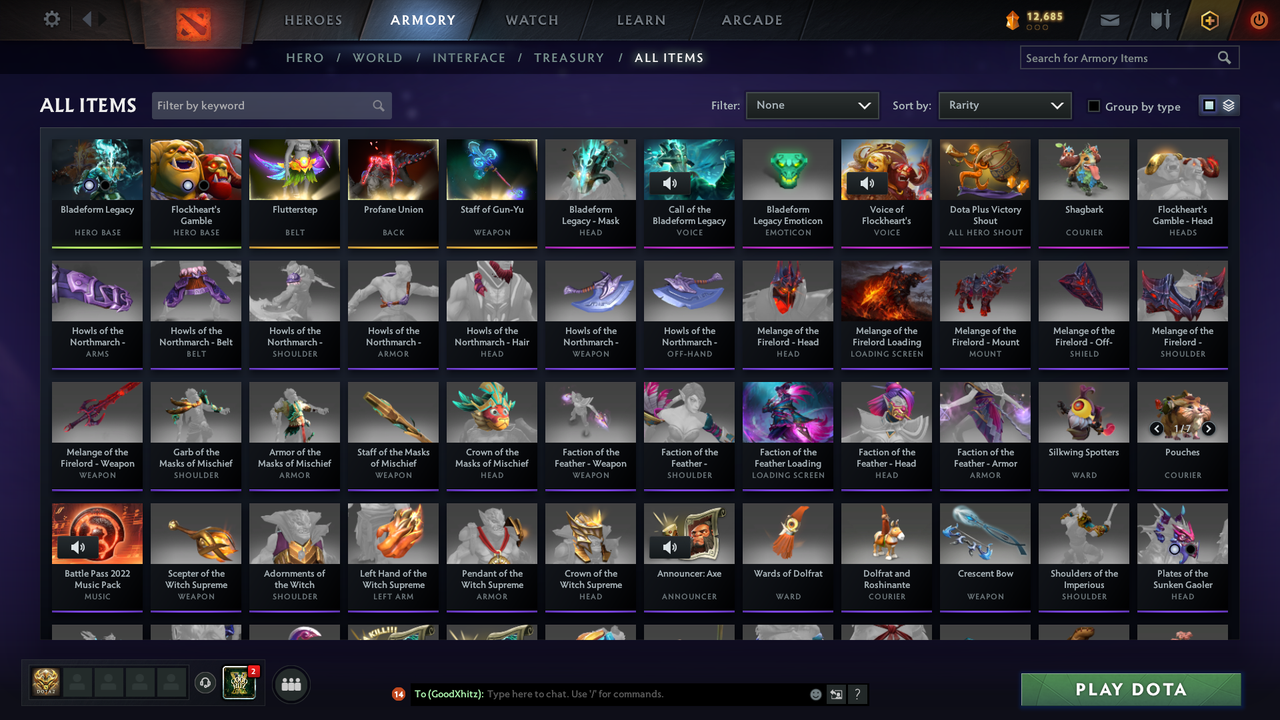Select the Howls of the Northmarch Belt thumbnail

(195, 291)
